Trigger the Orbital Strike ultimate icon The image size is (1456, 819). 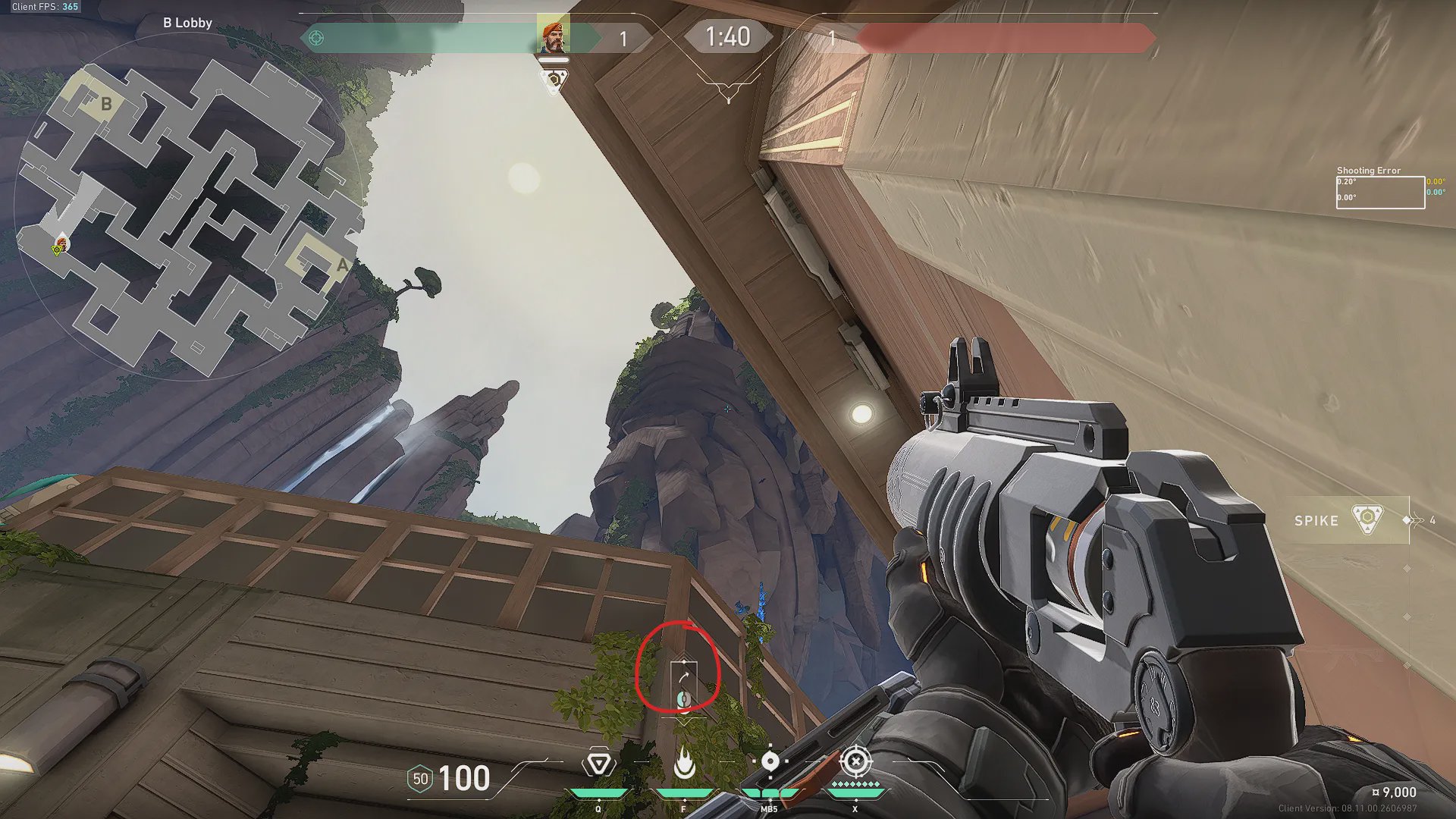[856, 761]
